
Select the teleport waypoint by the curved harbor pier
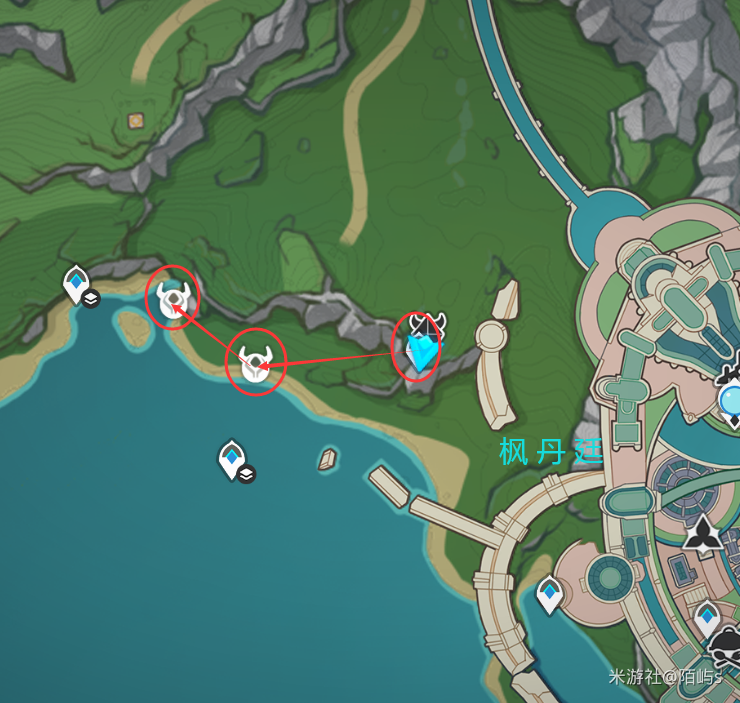point(549,594)
